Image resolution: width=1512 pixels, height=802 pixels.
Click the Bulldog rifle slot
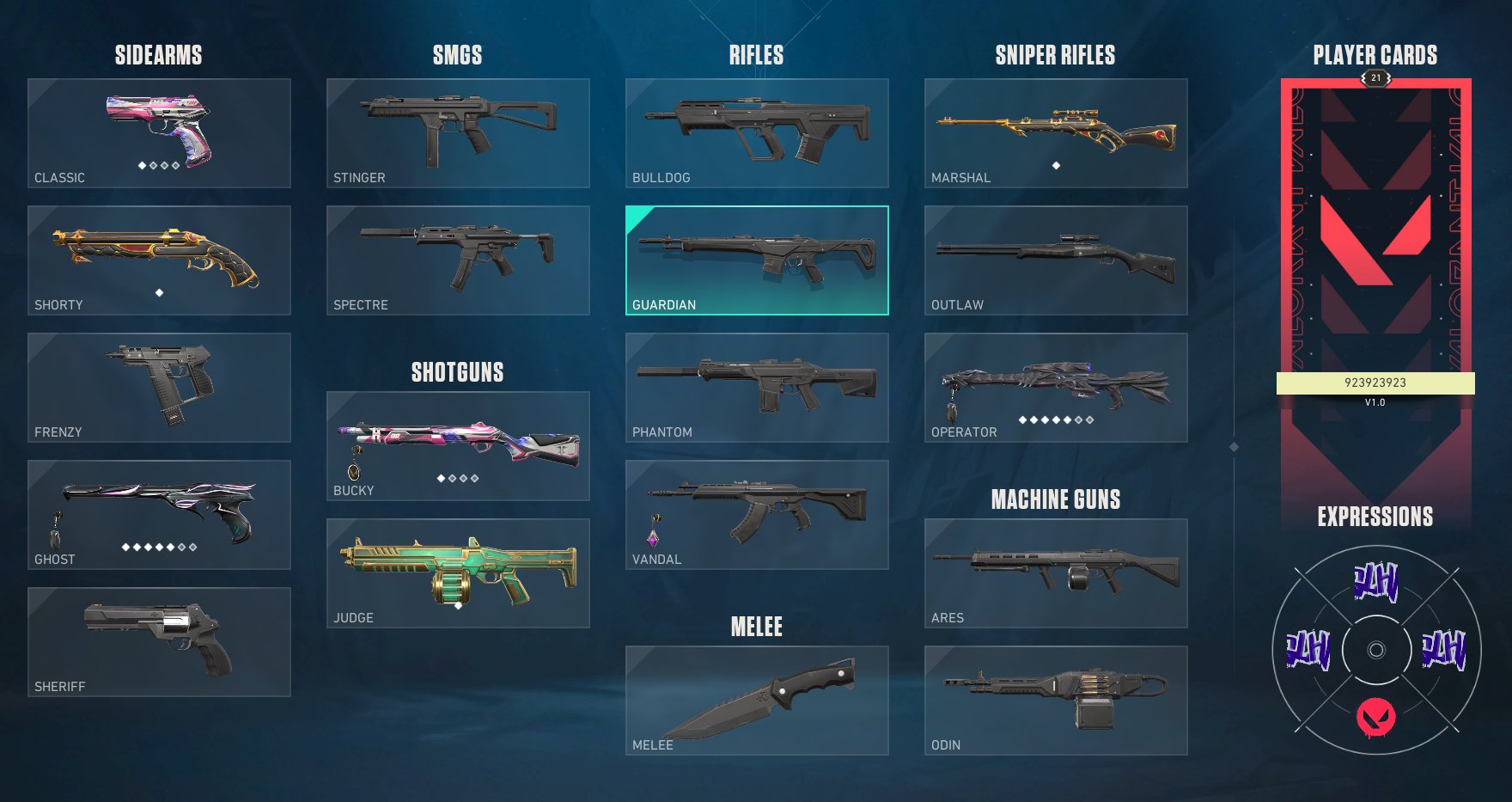tap(757, 133)
